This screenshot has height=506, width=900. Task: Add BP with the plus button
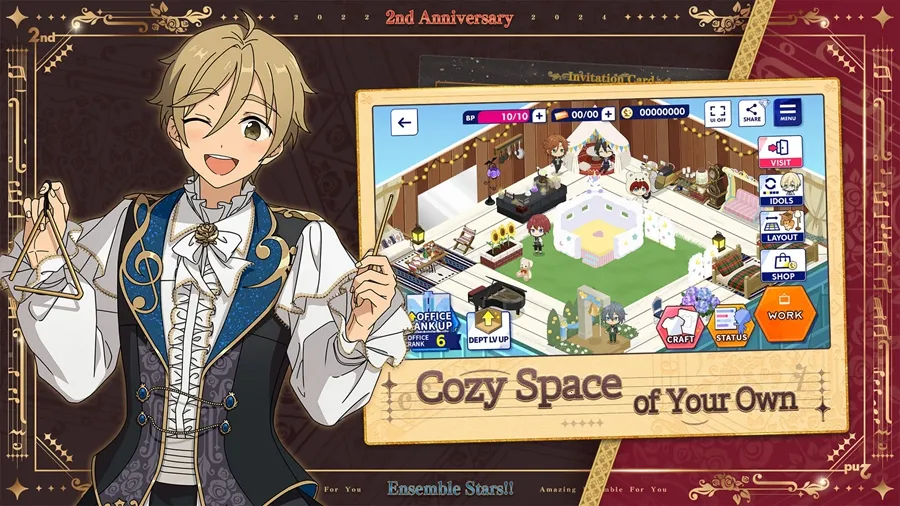coord(539,116)
